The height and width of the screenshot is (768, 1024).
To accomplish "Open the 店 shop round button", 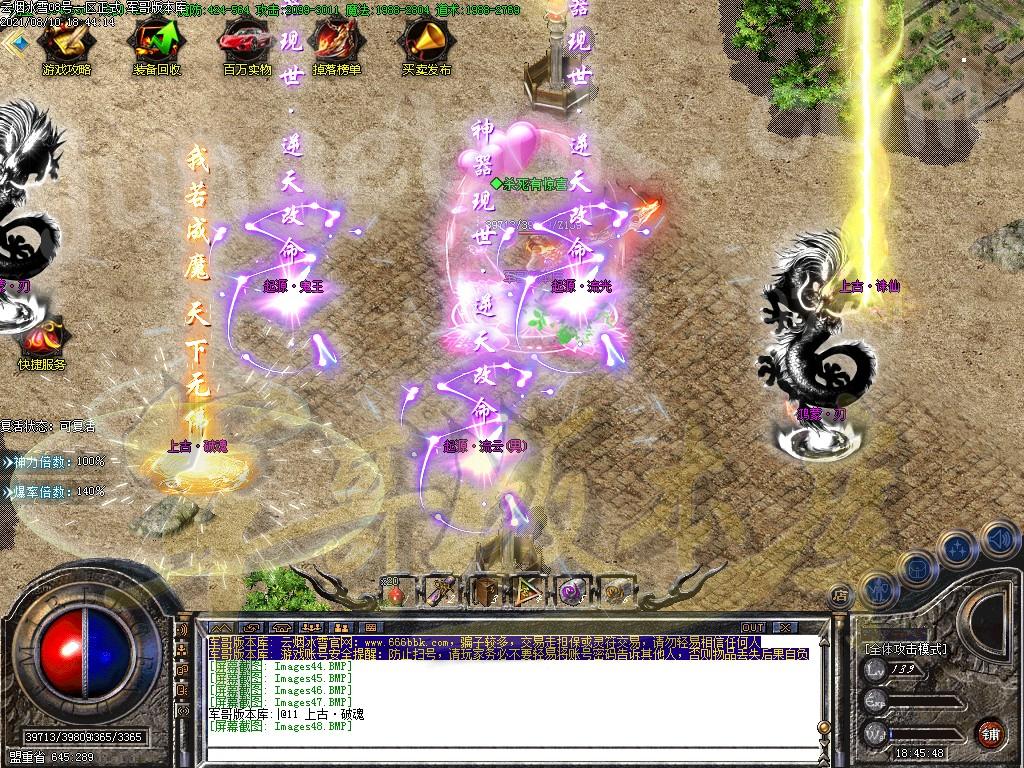I will [x=840, y=594].
